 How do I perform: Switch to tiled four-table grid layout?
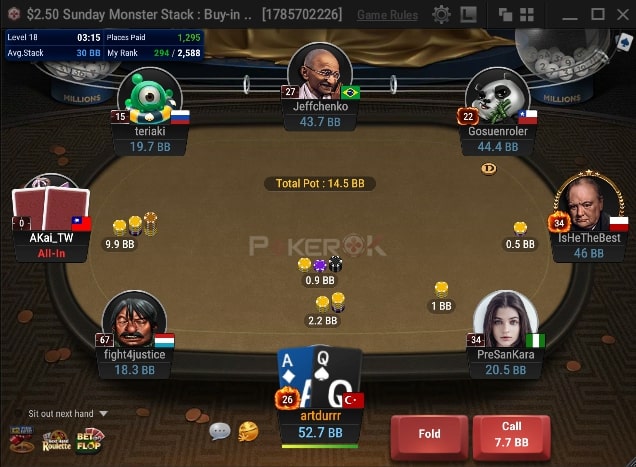526,15
